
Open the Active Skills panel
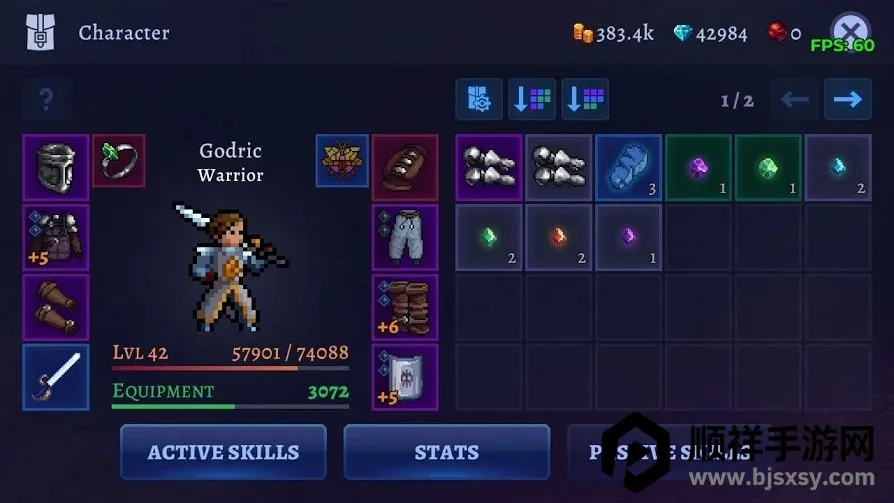(223, 452)
